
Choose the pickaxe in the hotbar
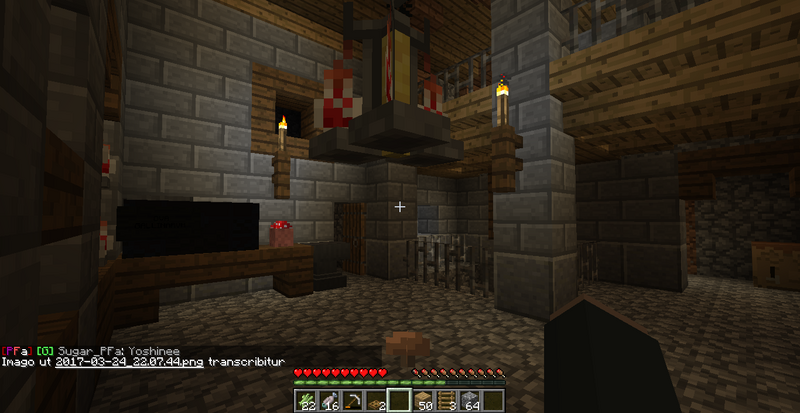[352, 401]
